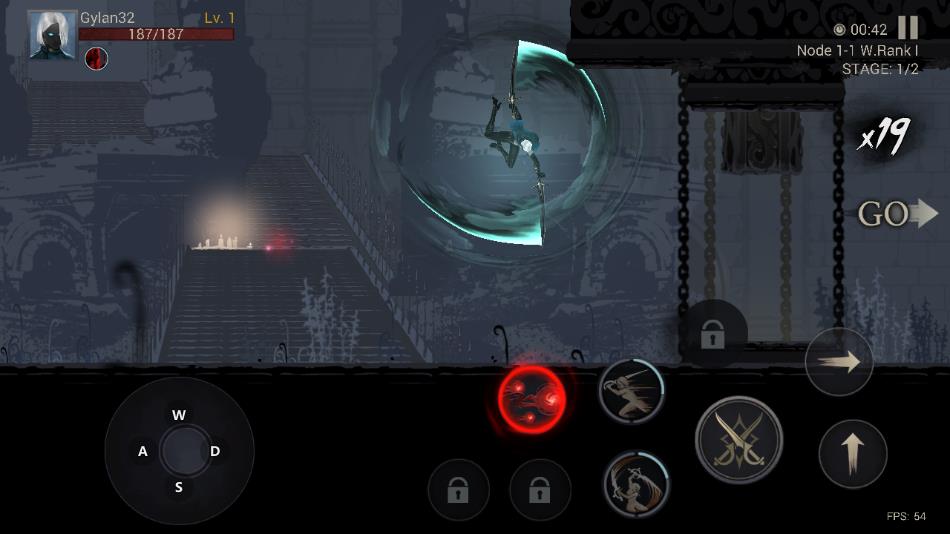Viewport: 950px width, 534px height.
Task: Open Gylan32's character portrait
Action: [52, 35]
